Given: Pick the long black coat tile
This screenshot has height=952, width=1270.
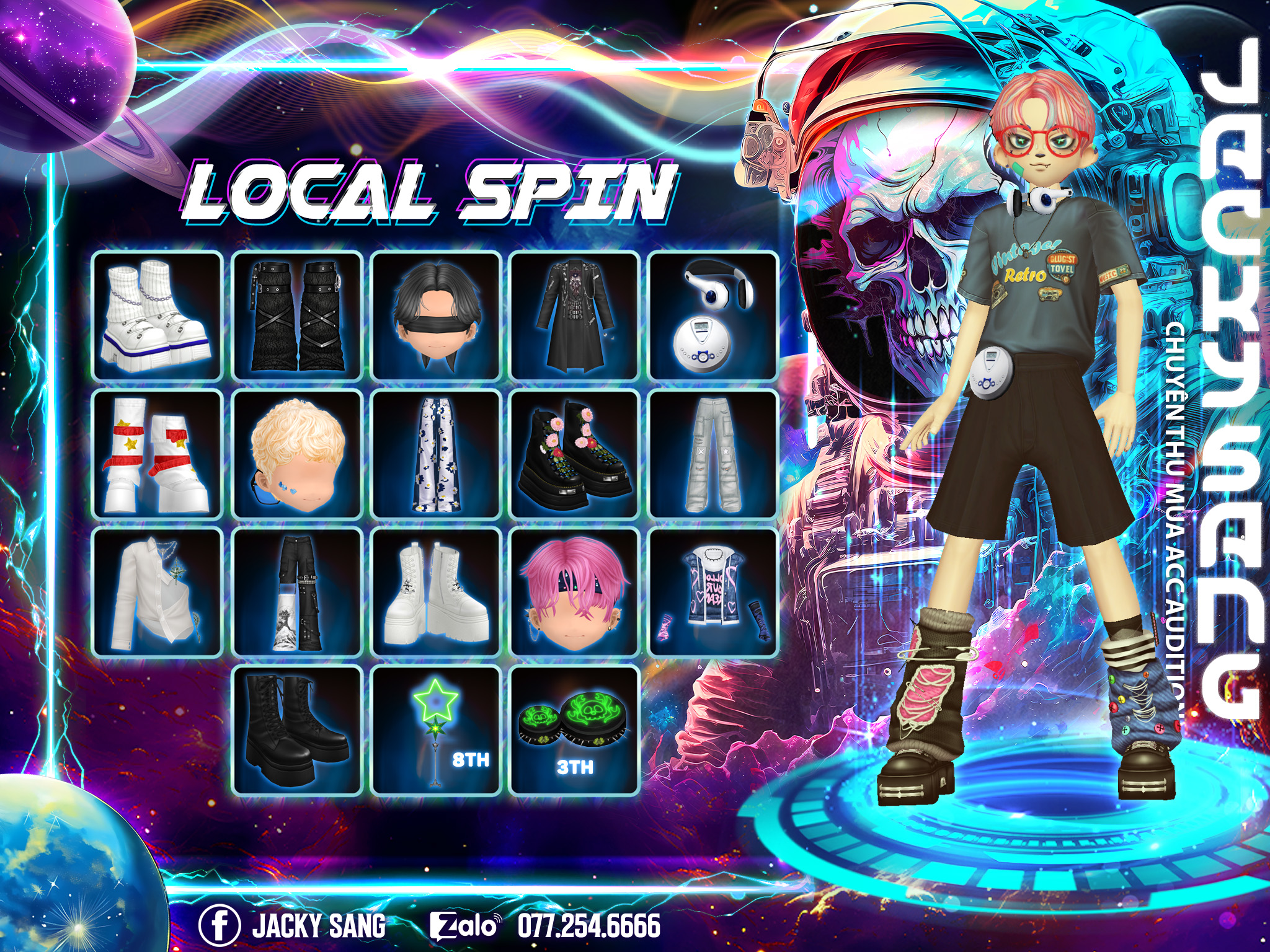Looking at the screenshot, I should click(574, 315).
